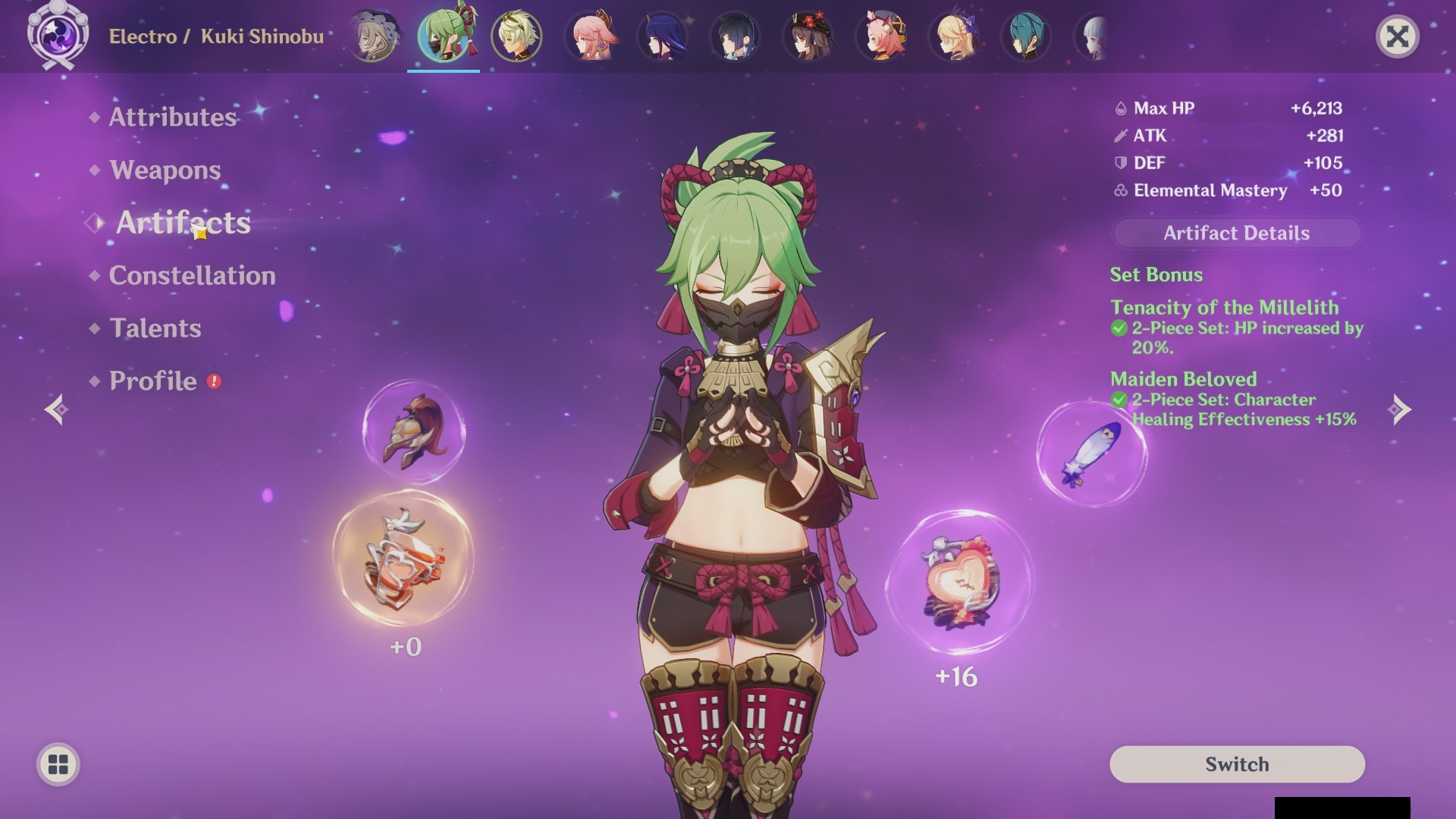Open the party setup grid icon bottom left
The image size is (1456, 819).
coord(57,765)
